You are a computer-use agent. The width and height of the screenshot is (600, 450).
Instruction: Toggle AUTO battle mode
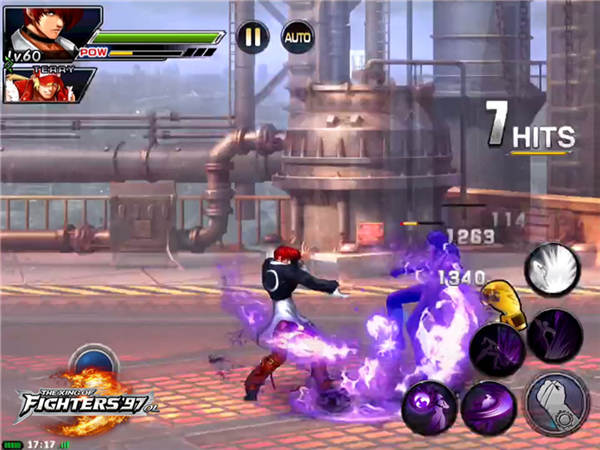click(x=297, y=37)
